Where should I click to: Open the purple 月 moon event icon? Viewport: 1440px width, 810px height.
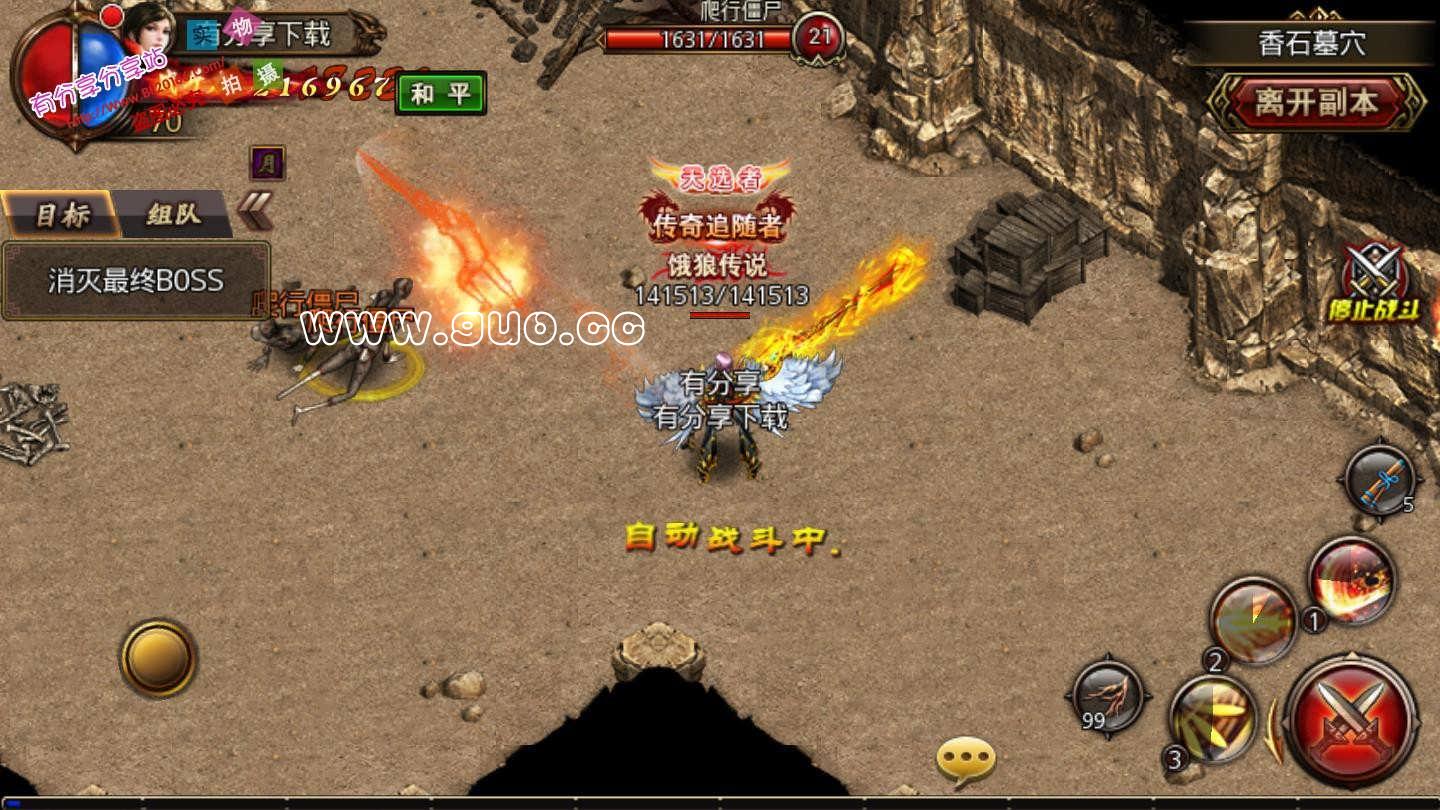267,163
